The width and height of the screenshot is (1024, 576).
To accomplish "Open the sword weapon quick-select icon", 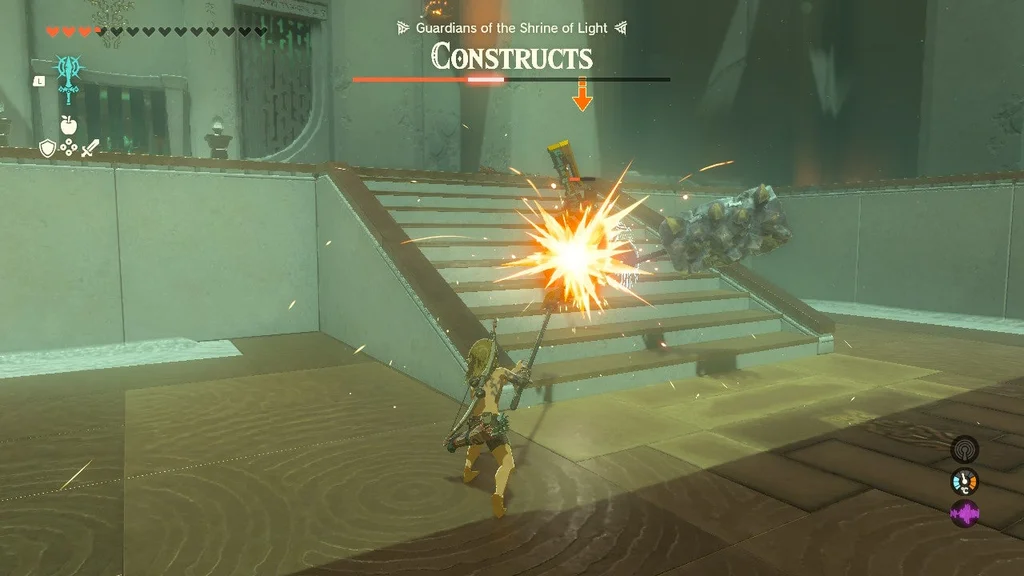I will click(90, 148).
